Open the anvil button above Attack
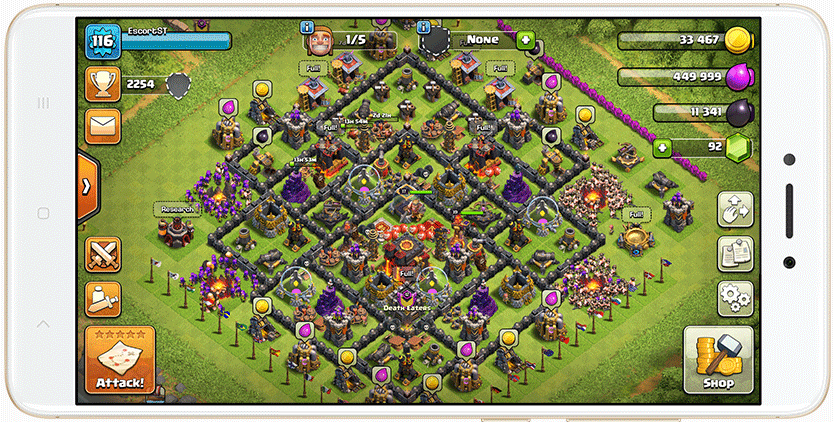Image resolution: width=834 pixels, height=422 pixels. (103, 295)
